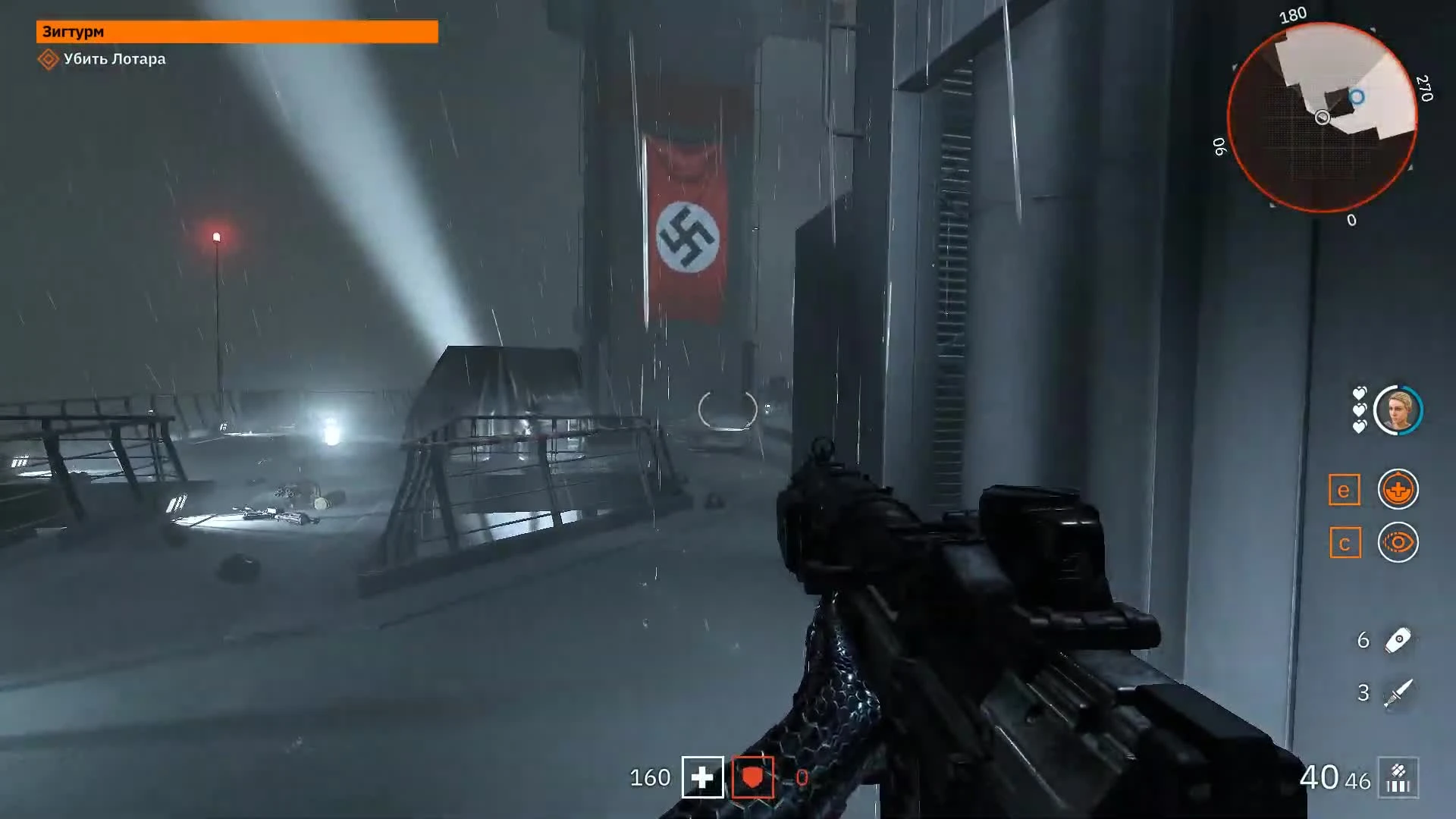Image resolution: width=1456 pixels, height=819 pixels.
Task: Toggle the red shield counter showing 0
Action: (802, 777)
